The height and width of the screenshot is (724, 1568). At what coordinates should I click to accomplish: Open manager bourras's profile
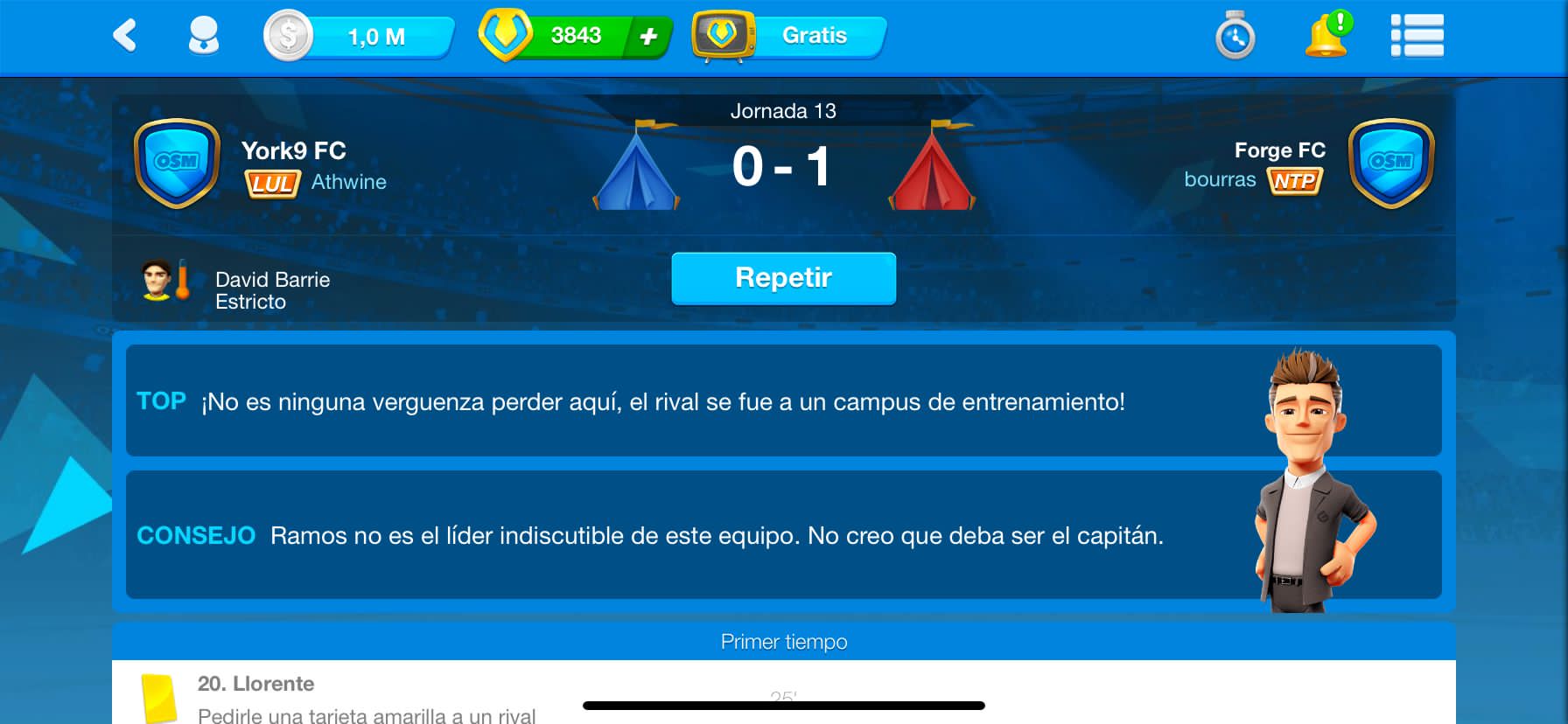tap(1220, 179)
